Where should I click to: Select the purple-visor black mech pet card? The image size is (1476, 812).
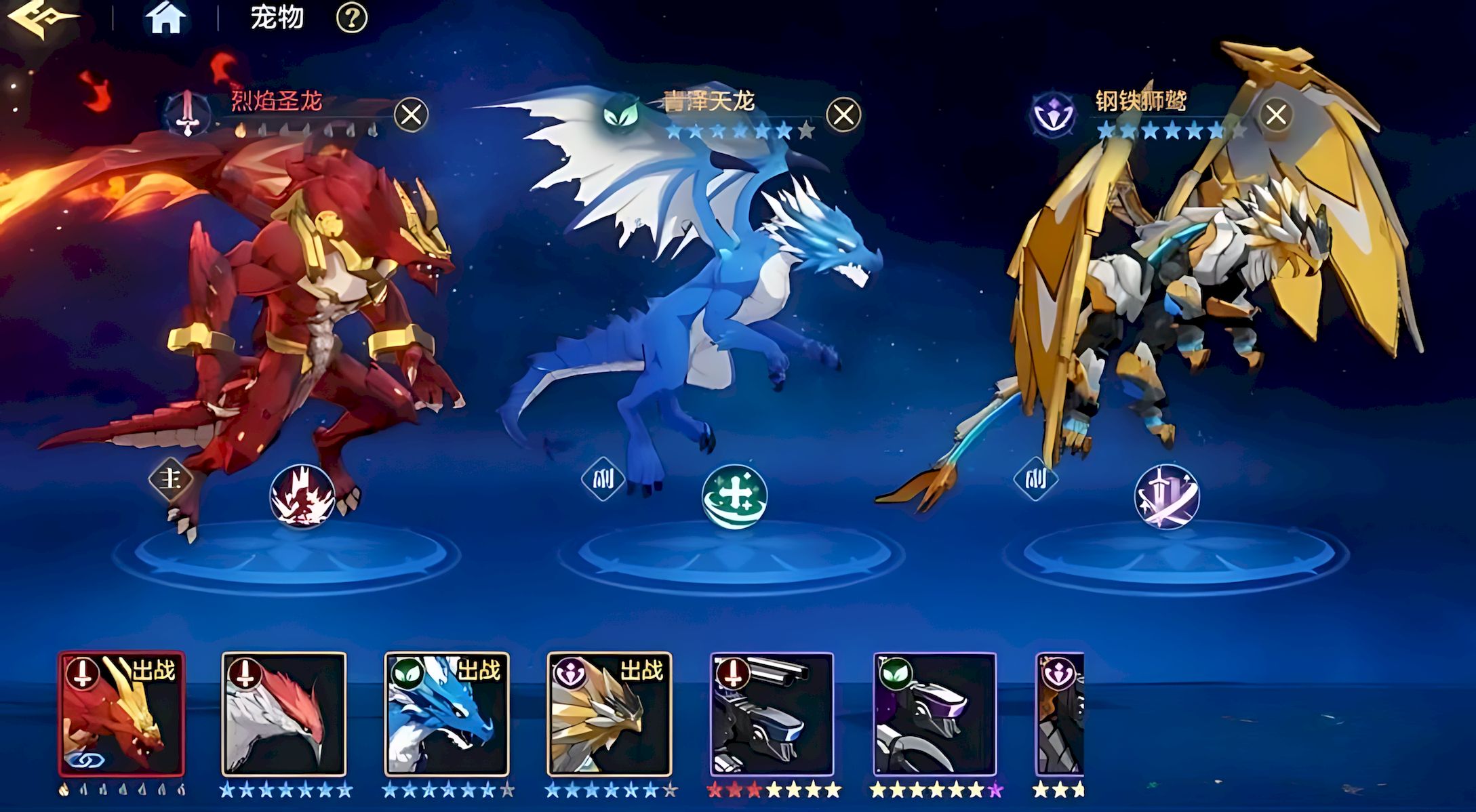pos(935,714)
